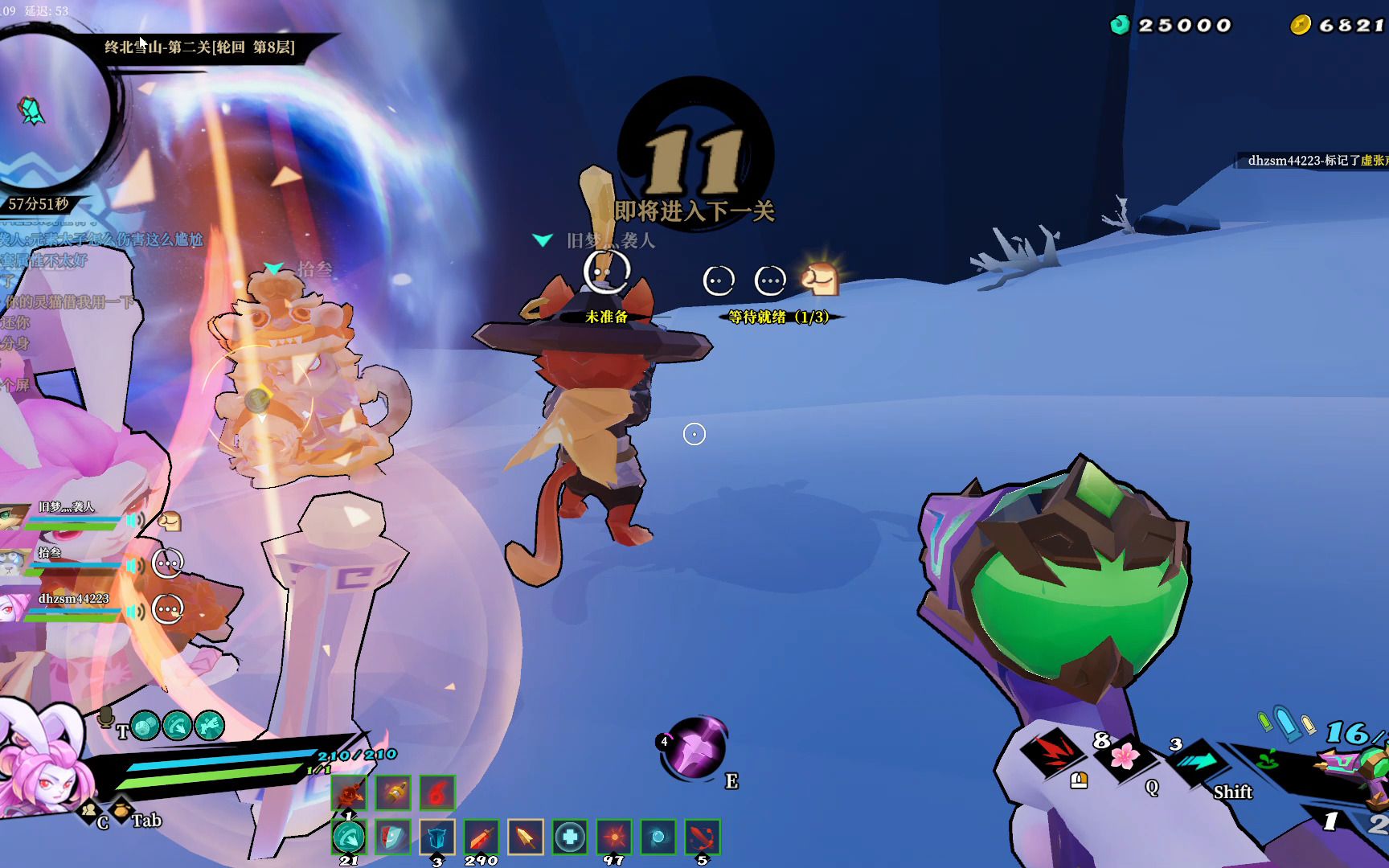
Task: Inspect the blue armor scroll
Action: pos(436,837)
